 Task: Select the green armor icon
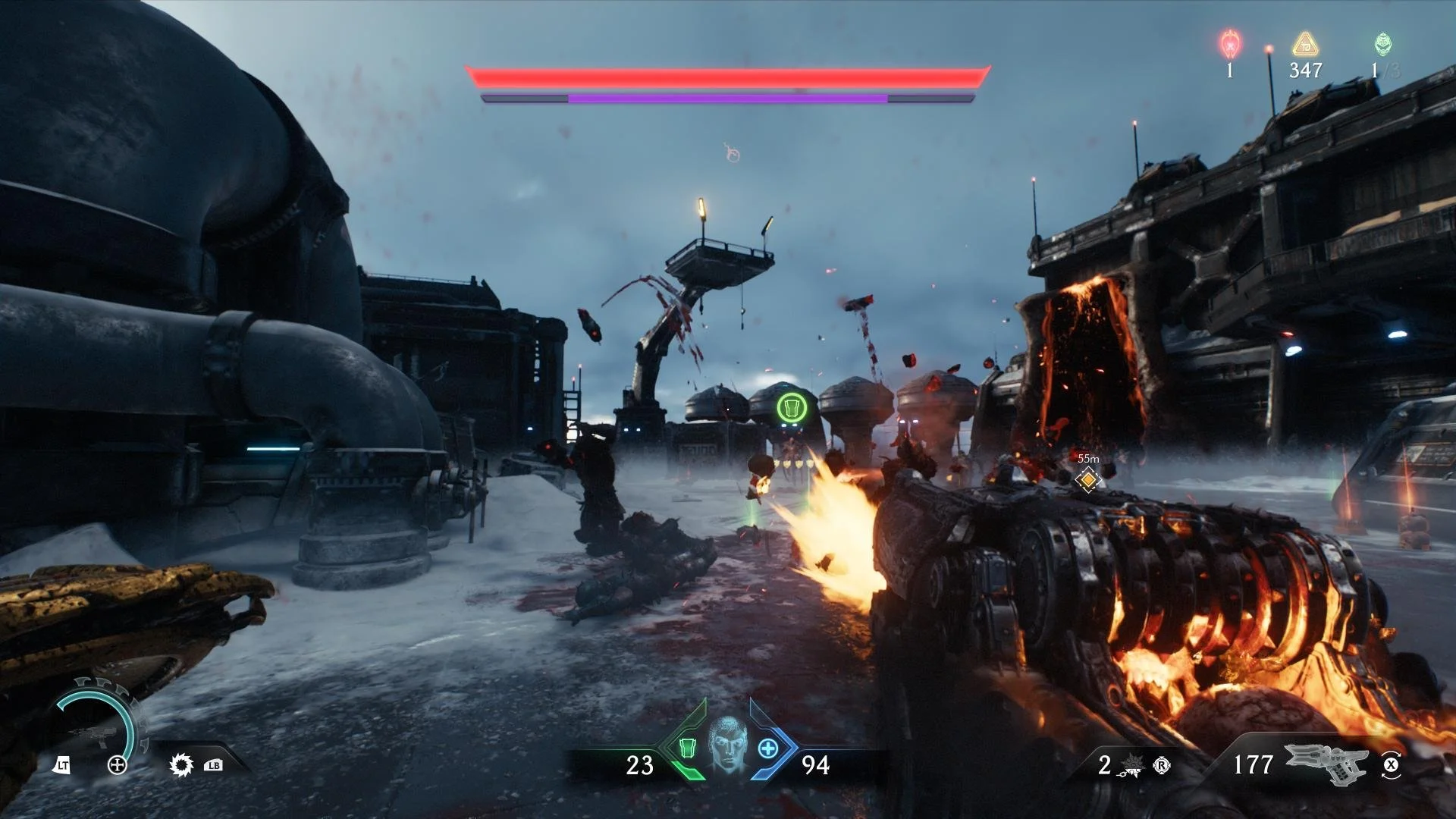[x=687, y=749]
